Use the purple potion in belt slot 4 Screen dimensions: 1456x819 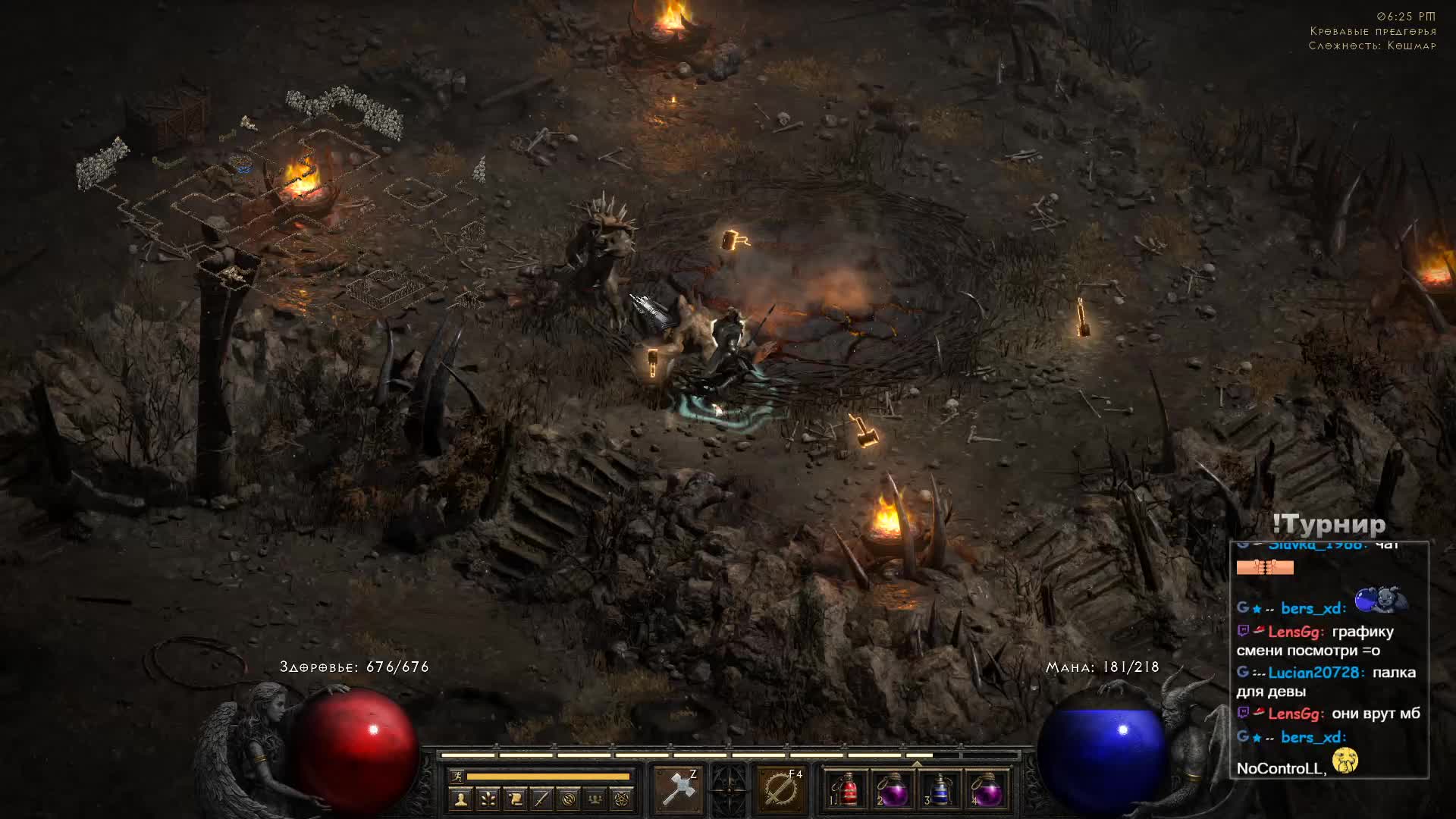coord(986,790)
